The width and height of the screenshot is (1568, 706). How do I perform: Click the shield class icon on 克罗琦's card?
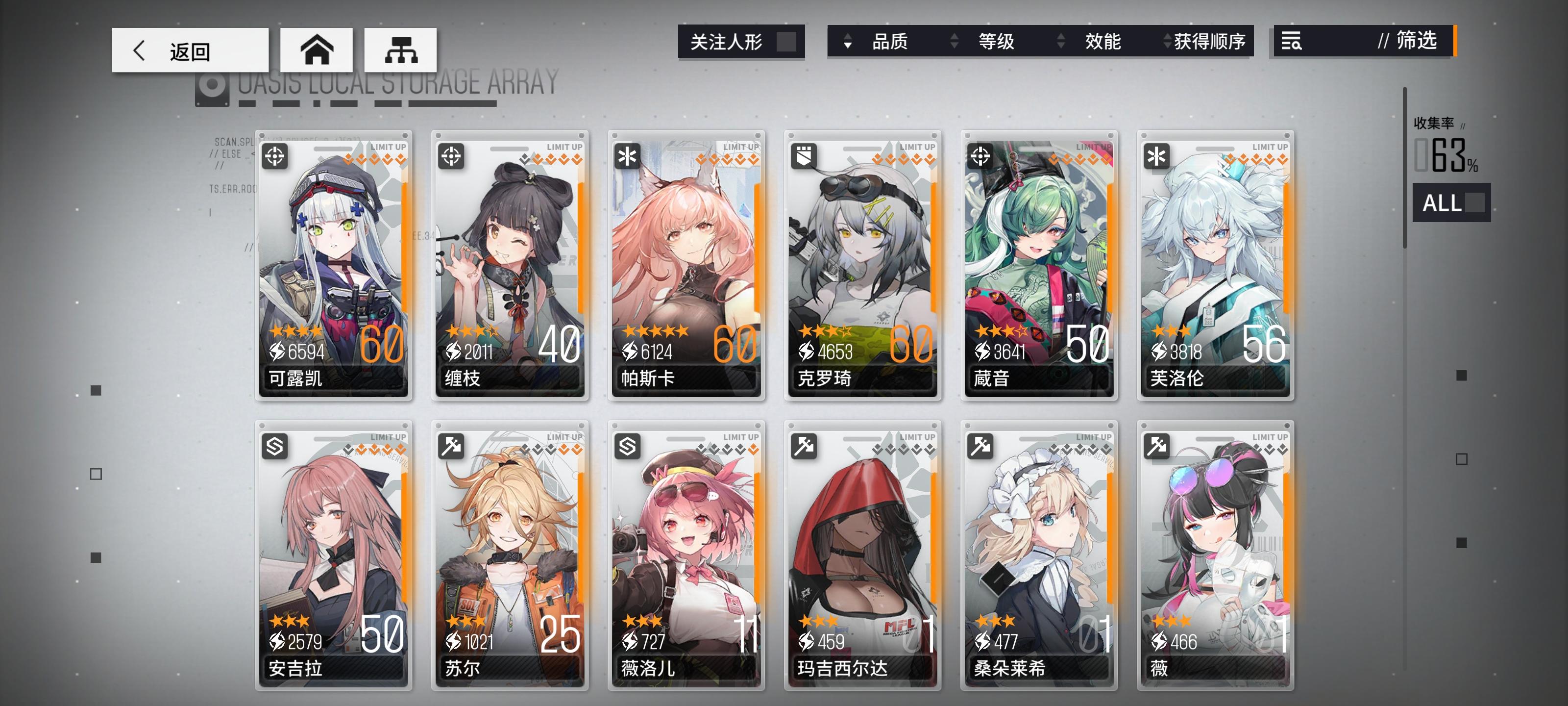click(x=804, y=157)
